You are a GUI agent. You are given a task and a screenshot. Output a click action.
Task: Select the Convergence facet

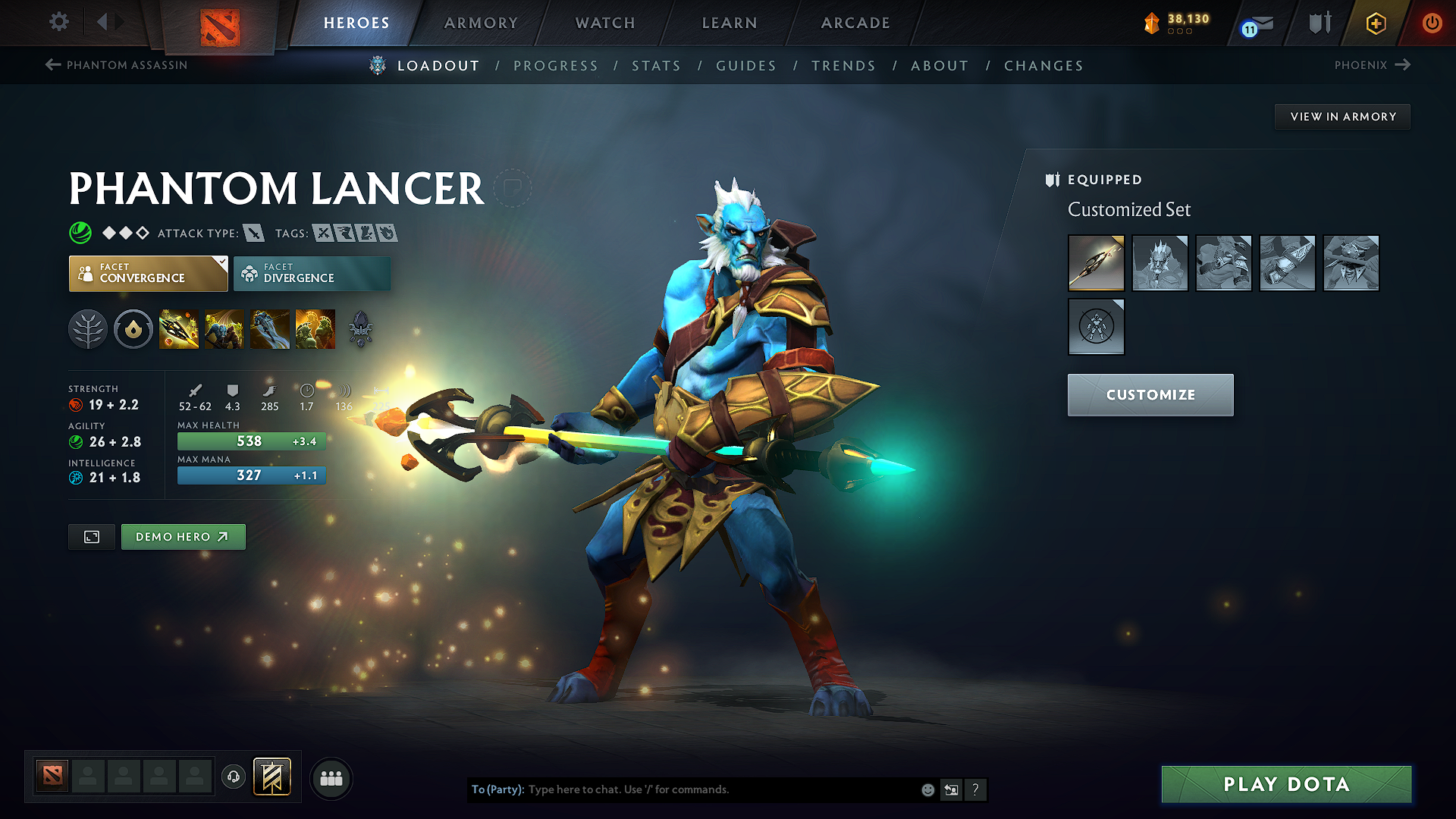pos(148,273)
